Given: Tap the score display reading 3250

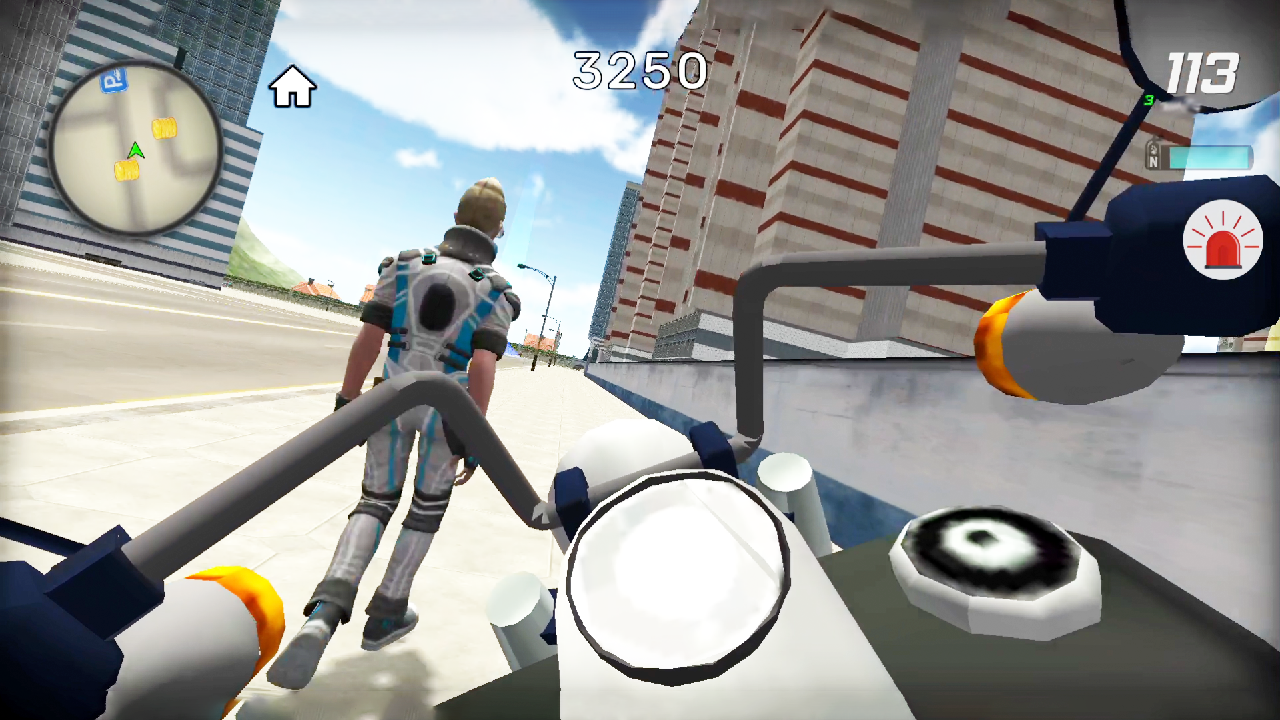Looking at the screenshot, I should pyautogui.click(x=641, y=71).
